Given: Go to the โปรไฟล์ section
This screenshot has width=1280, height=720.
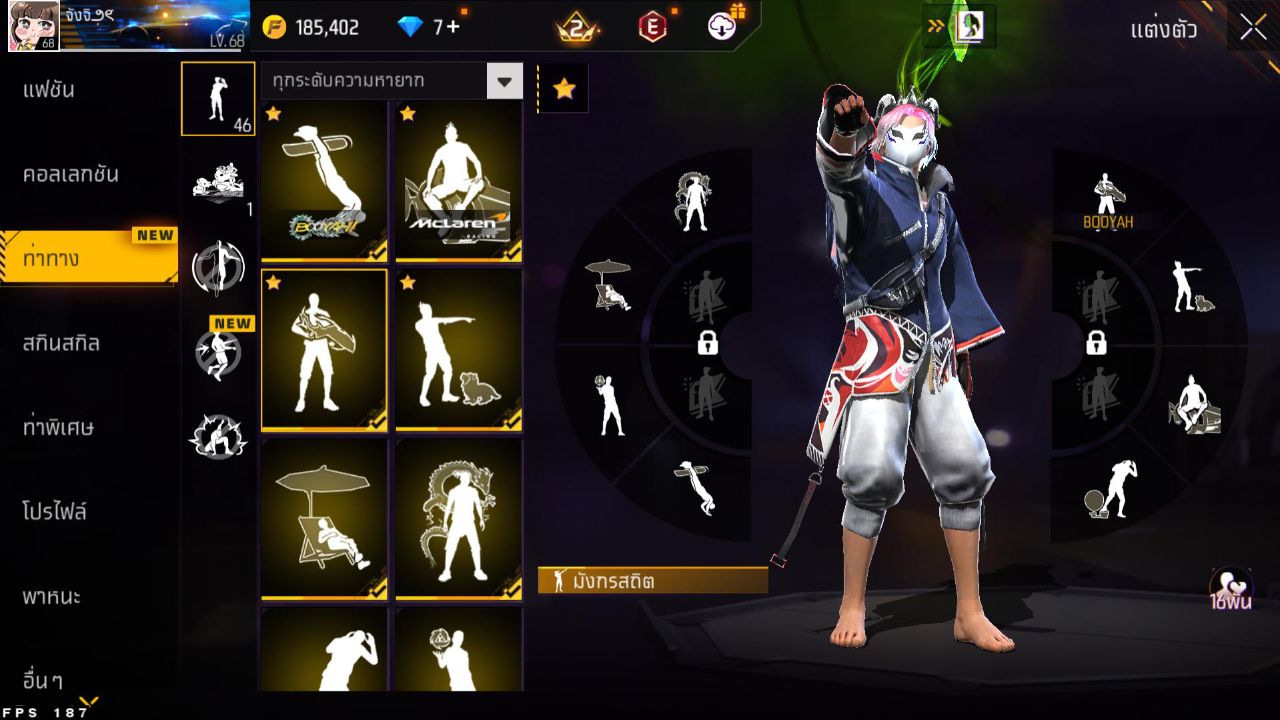Looking at the screenshot, I should (55, 512).
